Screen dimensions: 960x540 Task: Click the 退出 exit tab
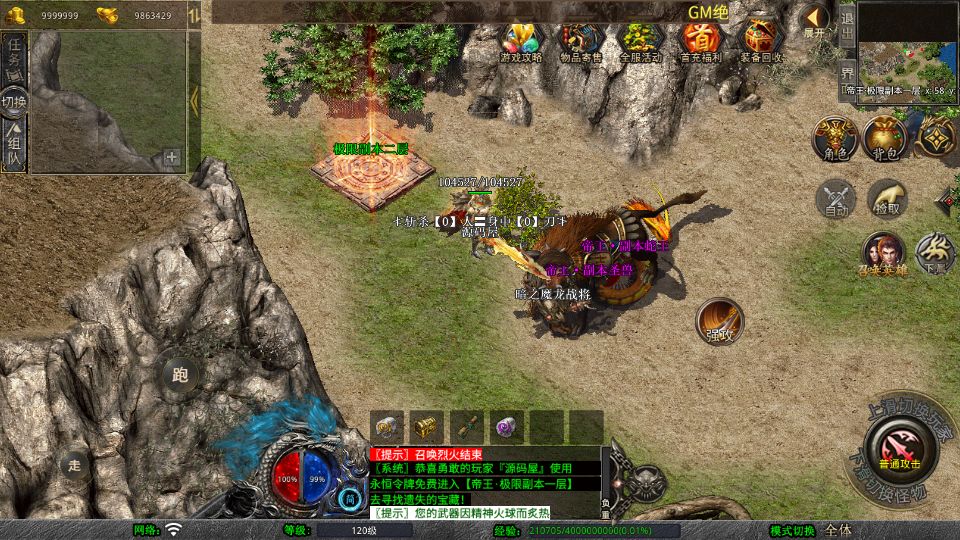click(x=847, y=27)
